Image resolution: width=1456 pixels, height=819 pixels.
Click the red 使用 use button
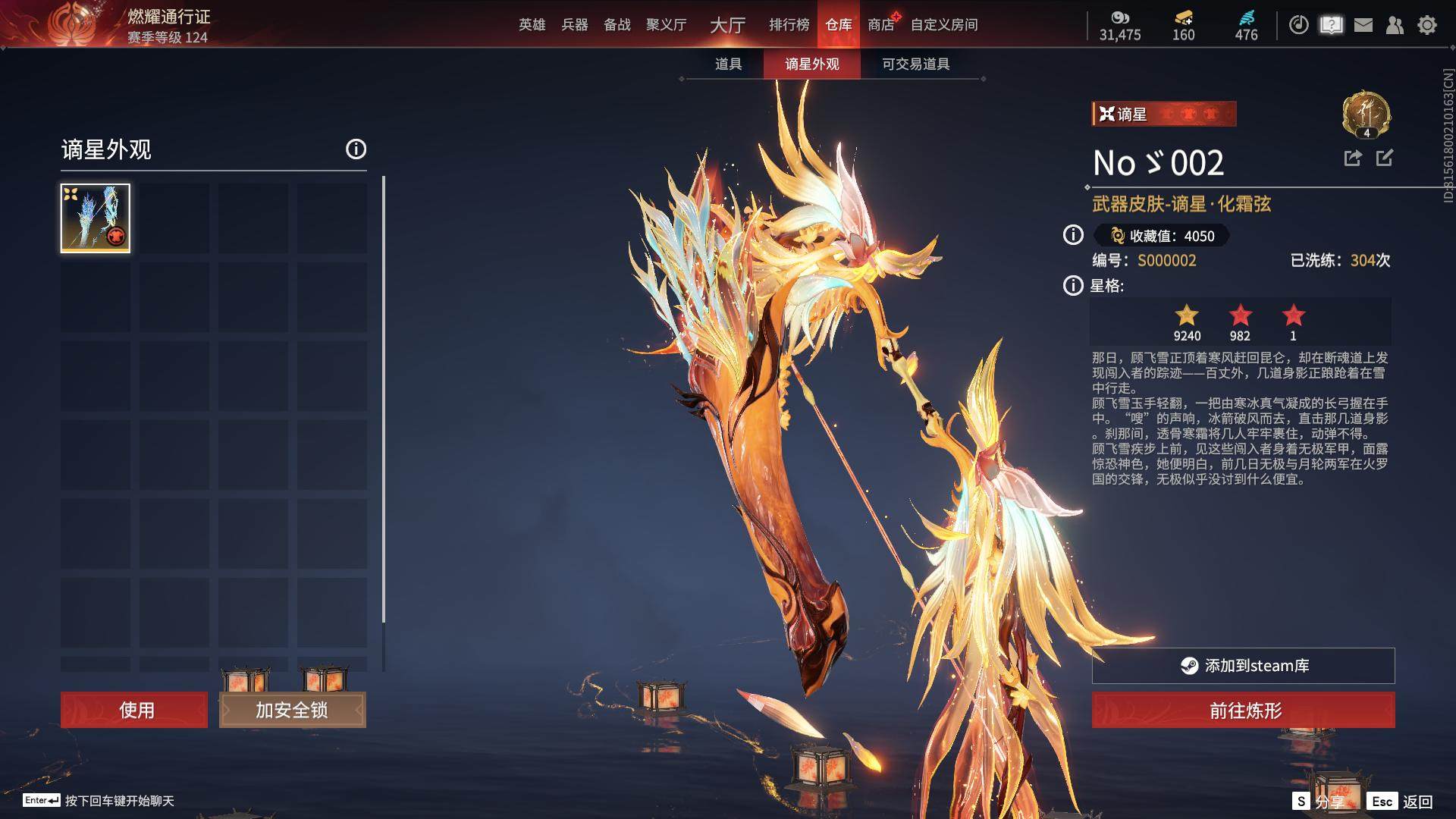coord(134,710)
